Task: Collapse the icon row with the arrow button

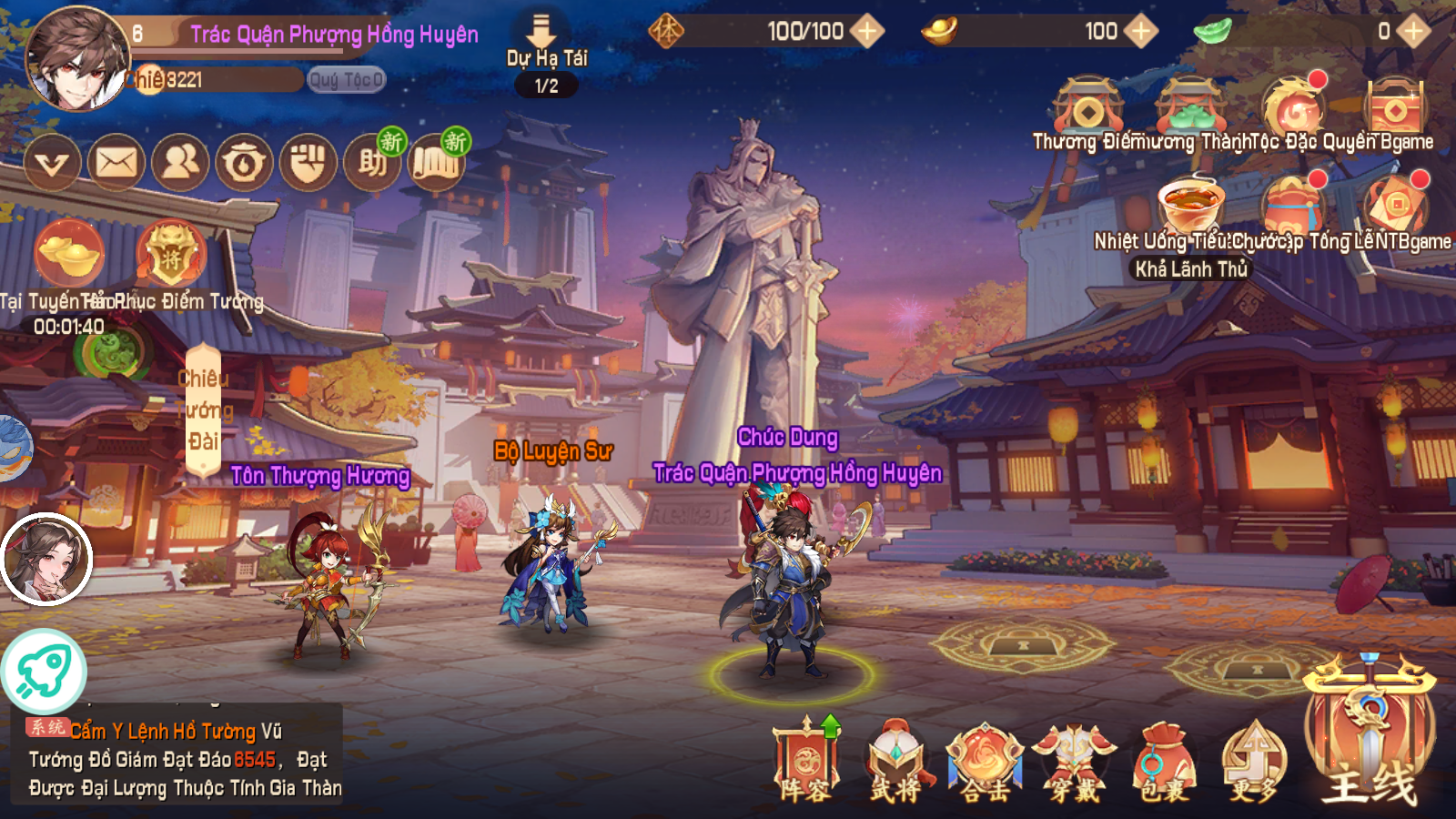Action: pyautogui.click(x=52, y=164)
